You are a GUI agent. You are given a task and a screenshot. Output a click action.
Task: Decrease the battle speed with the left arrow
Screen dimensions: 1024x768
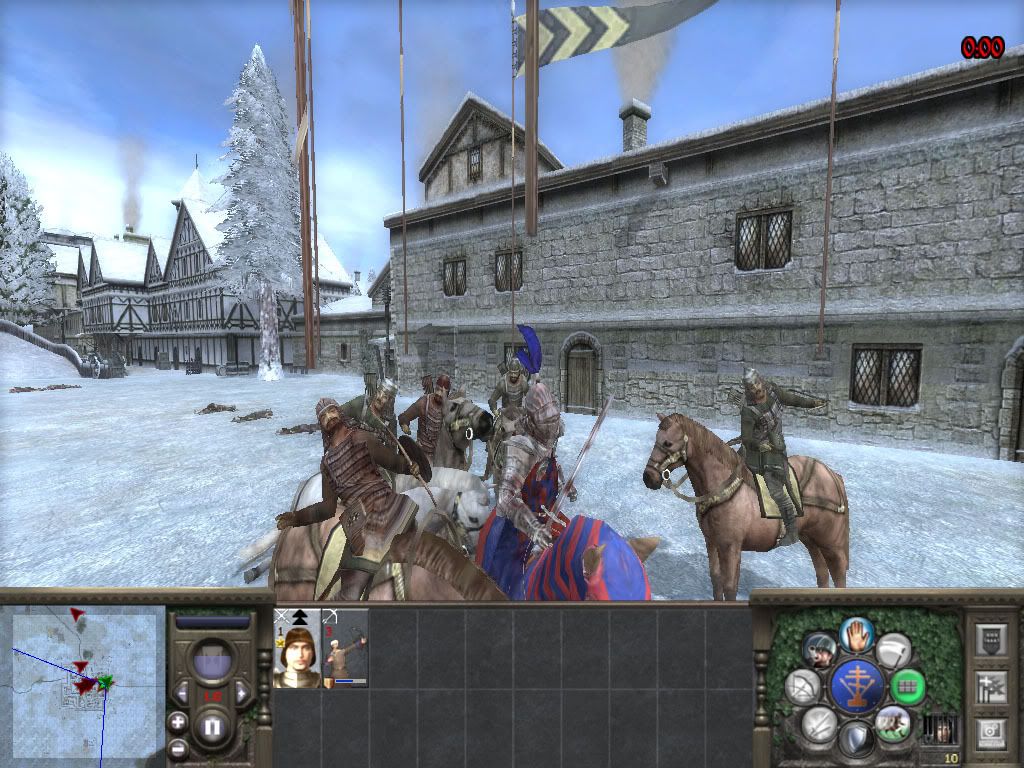(181, 691)
